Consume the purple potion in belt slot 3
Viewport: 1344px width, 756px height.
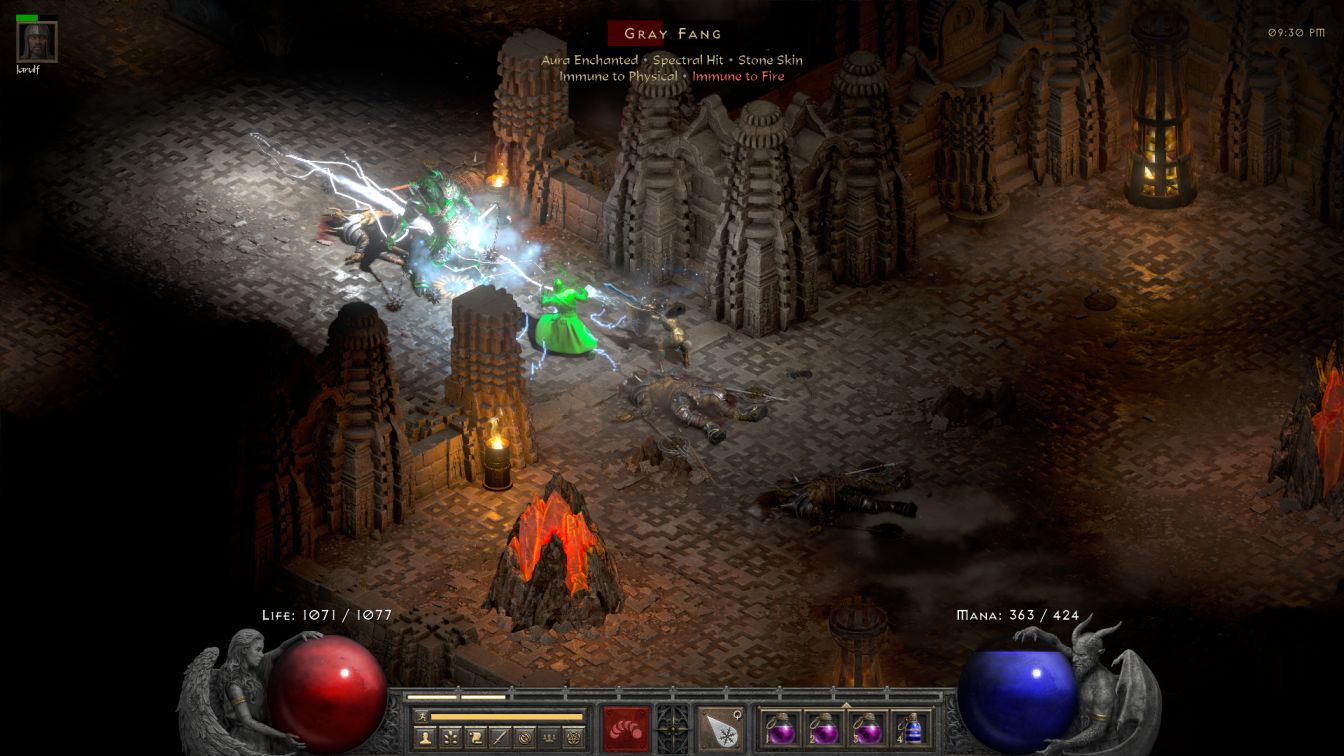[x=867, y=728]
